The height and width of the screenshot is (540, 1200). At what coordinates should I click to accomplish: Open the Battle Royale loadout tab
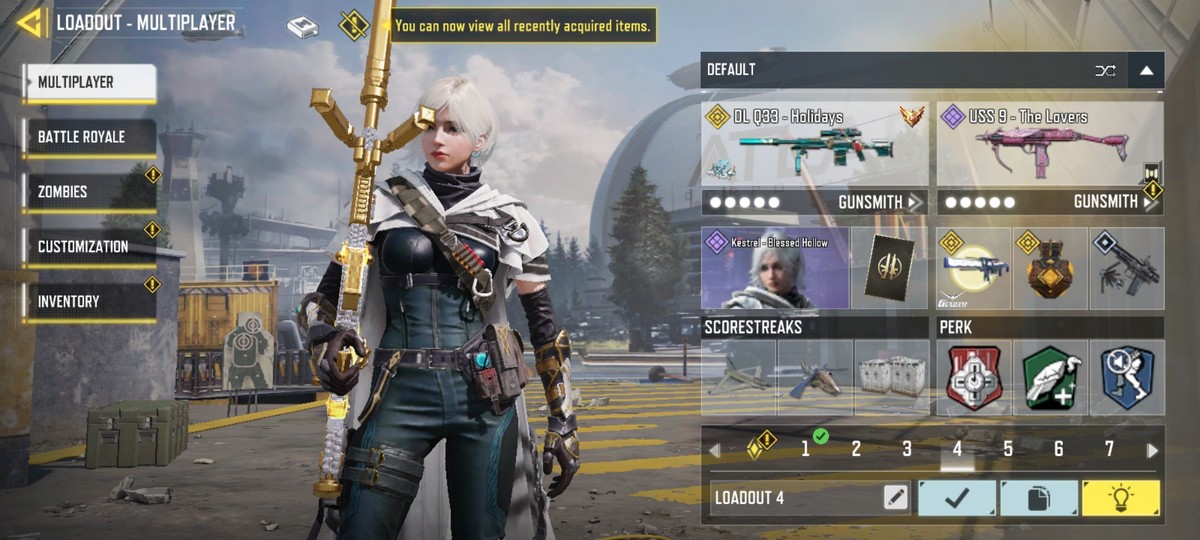tap(90, 137)
